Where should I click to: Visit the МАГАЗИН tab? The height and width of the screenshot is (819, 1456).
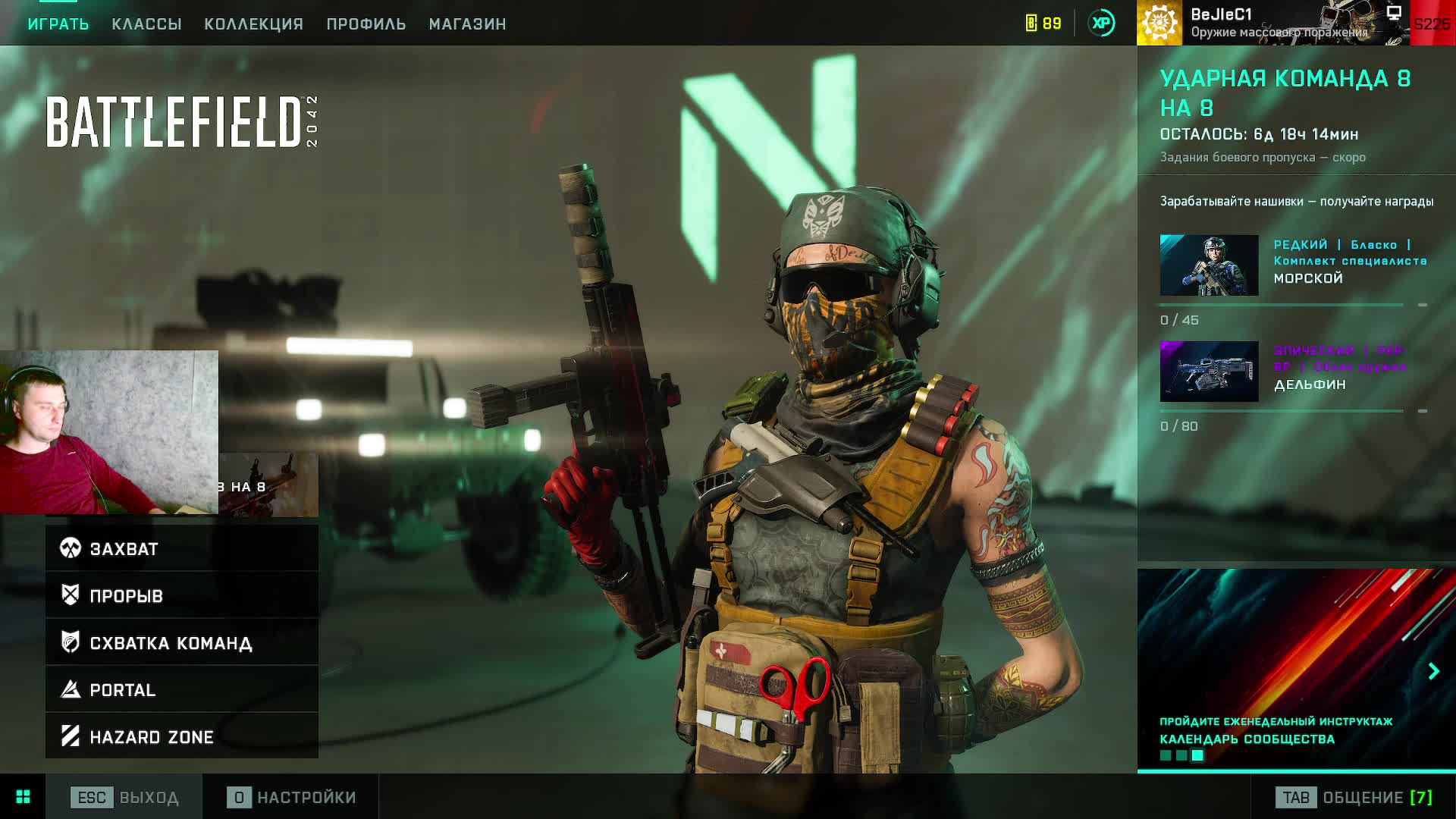coord(467,24)
